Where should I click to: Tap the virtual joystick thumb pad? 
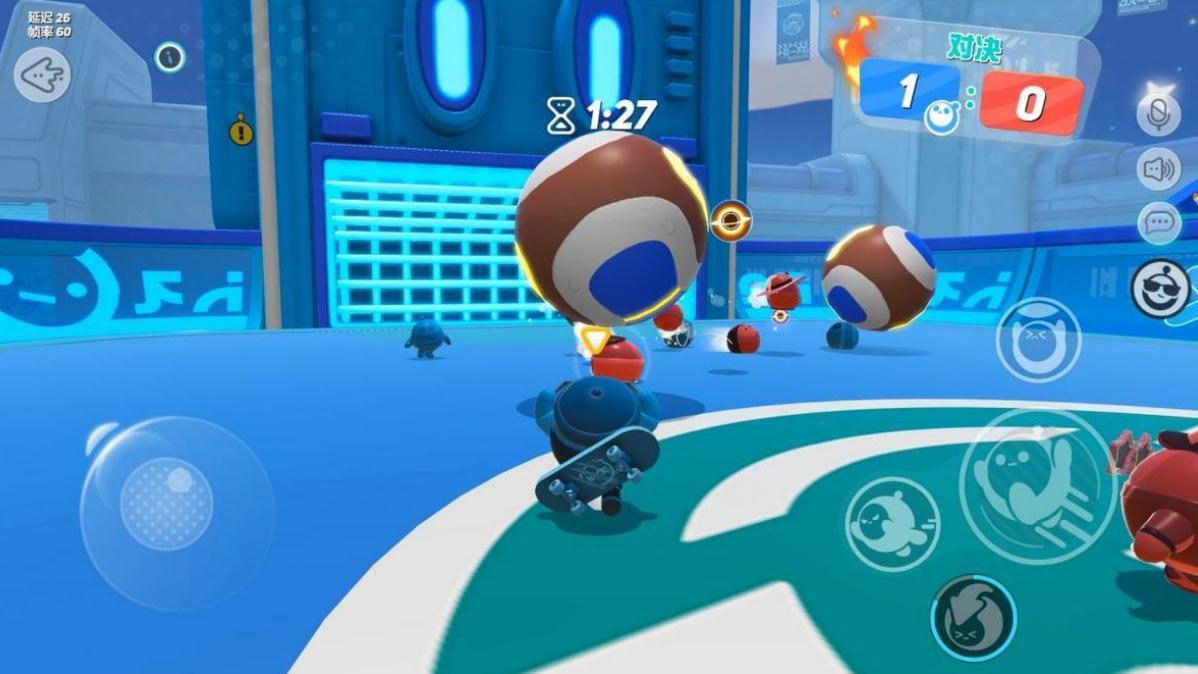tap(166, 503)
